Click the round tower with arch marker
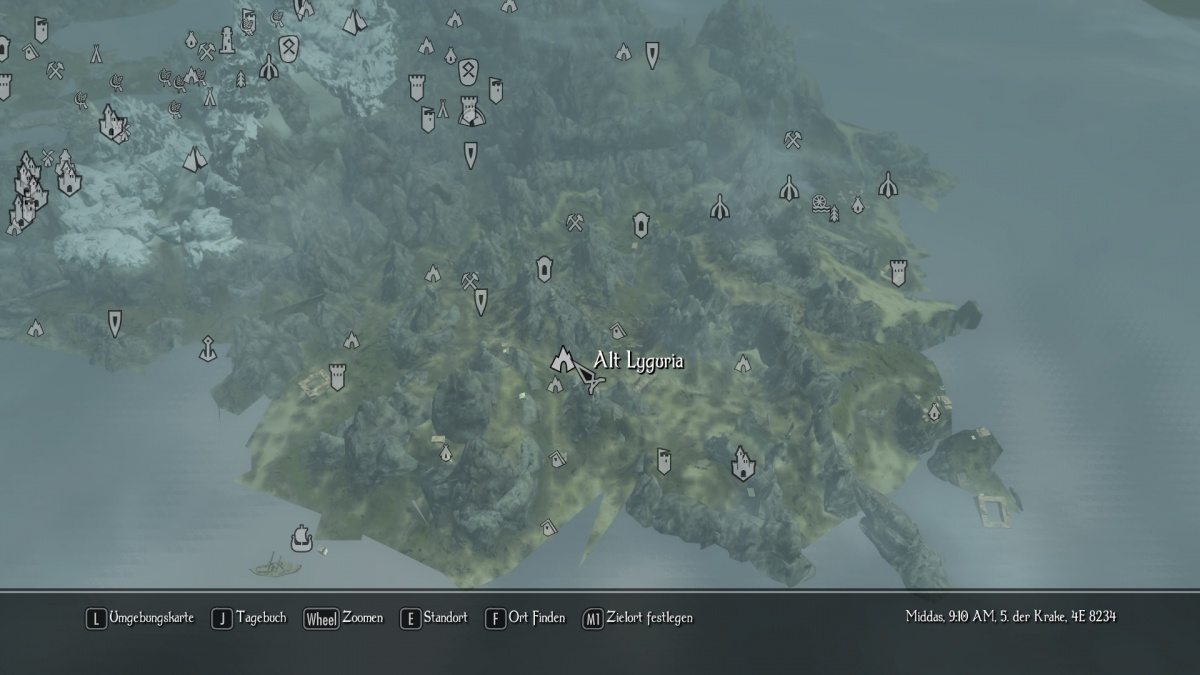Image resolution: width=1200 pixels, height=675 pixels. [x=469, y=111]
